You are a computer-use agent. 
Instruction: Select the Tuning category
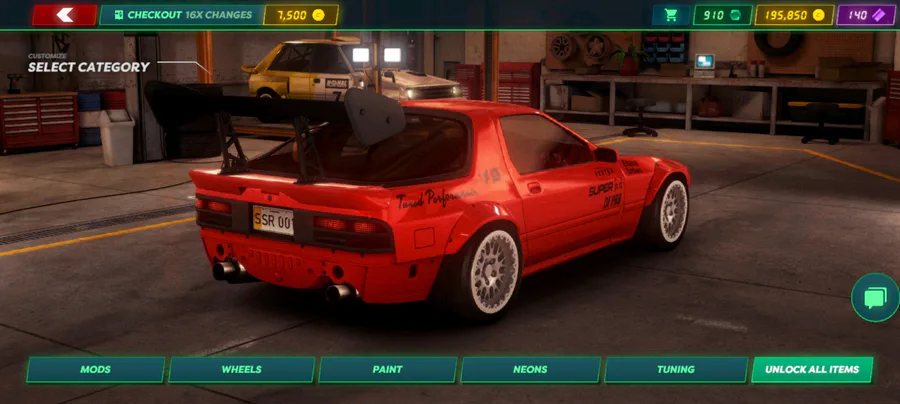pyautogui.click(x=676, y=369)
